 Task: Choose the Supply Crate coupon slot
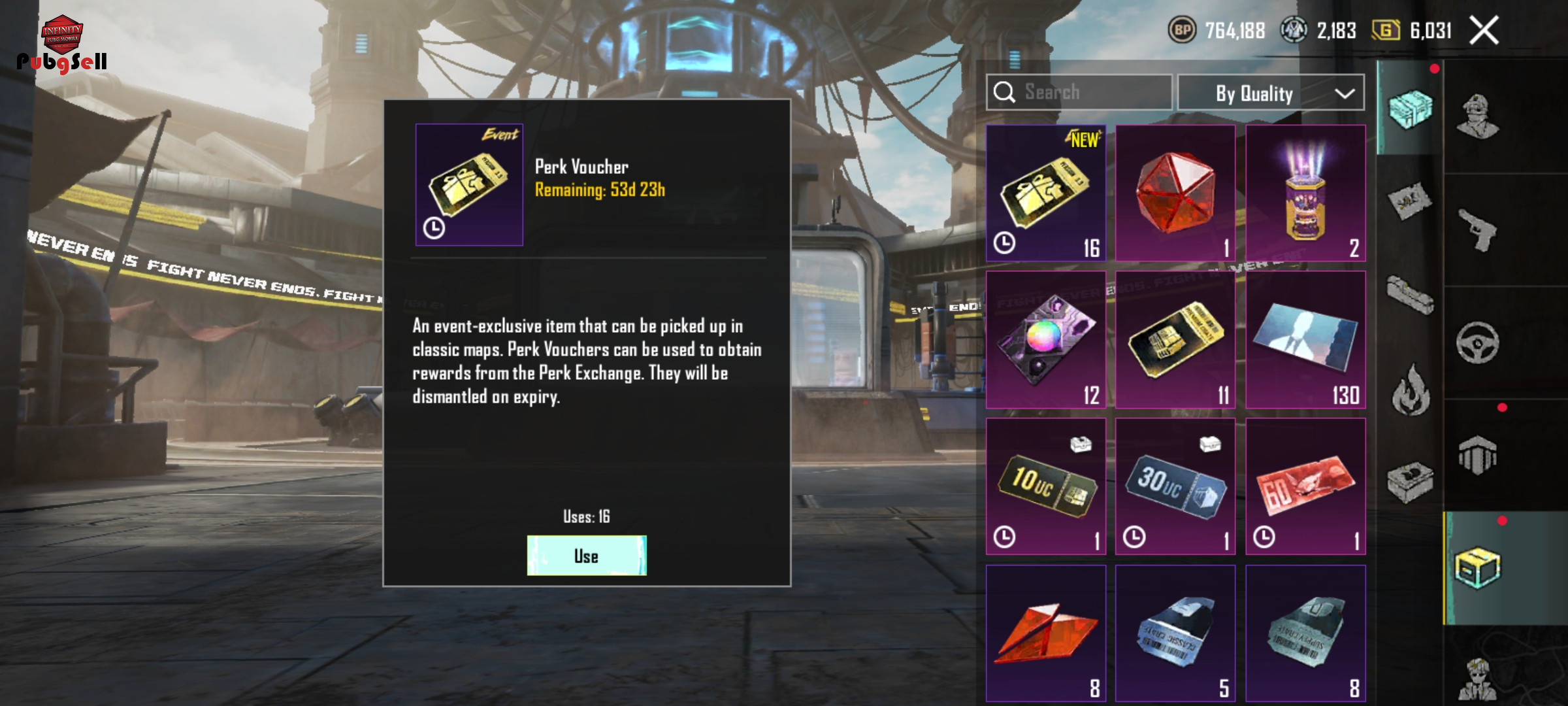(1305, 633)
